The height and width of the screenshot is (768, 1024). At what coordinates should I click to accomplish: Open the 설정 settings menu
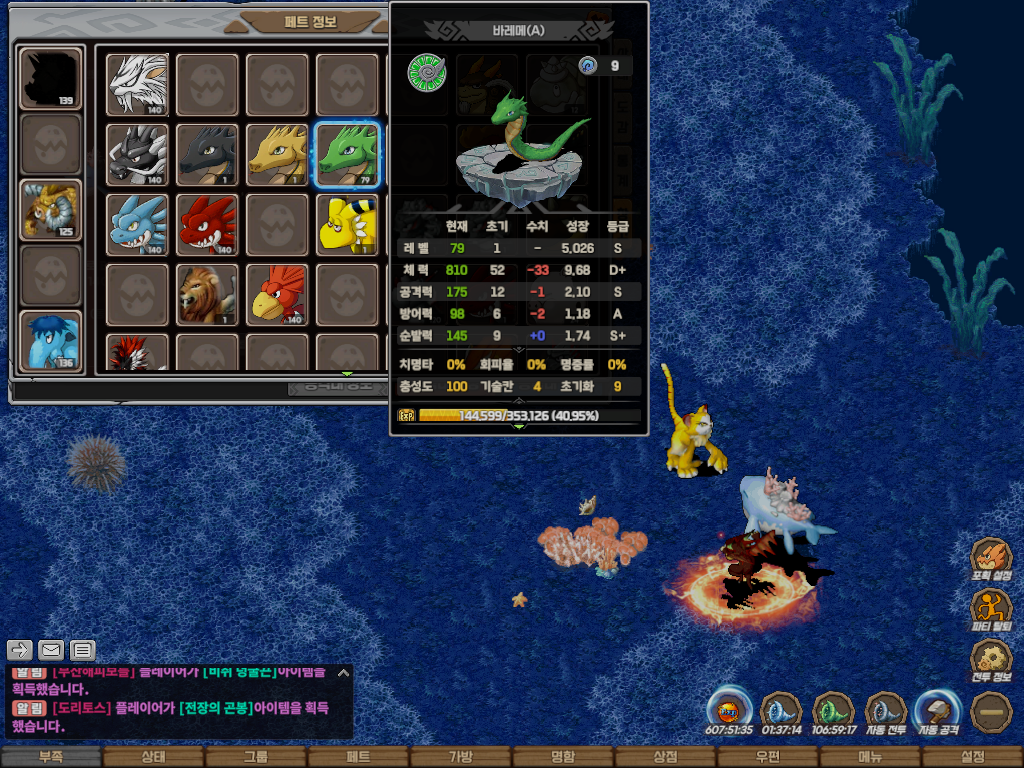pos(972,757)
